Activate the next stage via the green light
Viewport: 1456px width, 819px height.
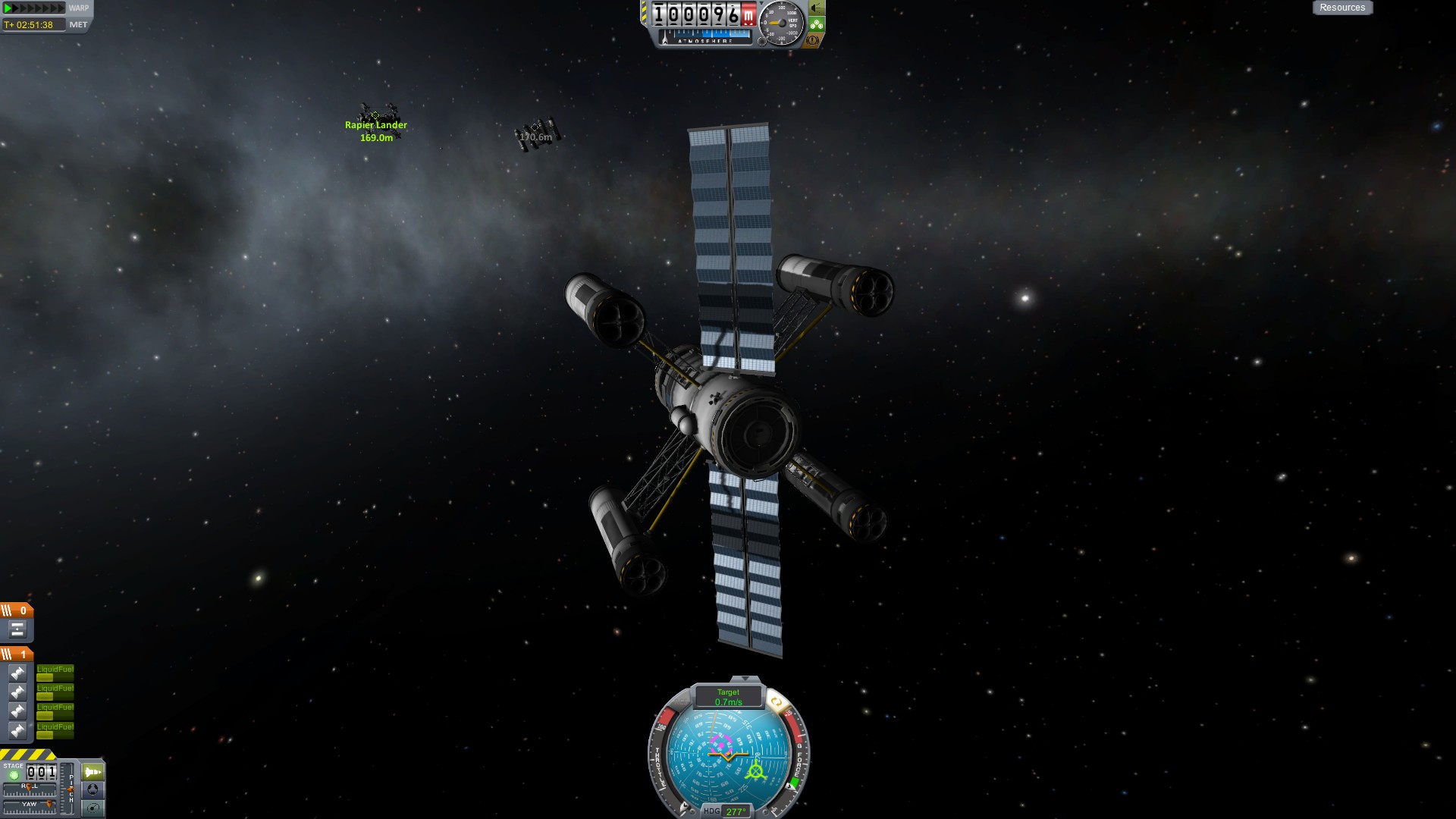(13, 775)
